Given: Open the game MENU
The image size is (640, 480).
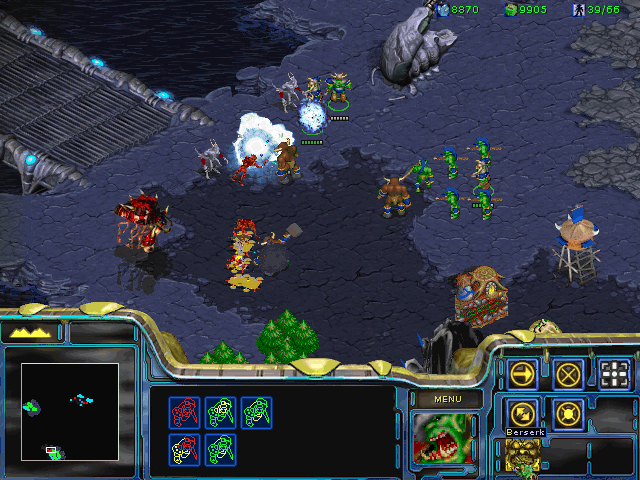Looking at the screenshot, I should click(445, 399).
